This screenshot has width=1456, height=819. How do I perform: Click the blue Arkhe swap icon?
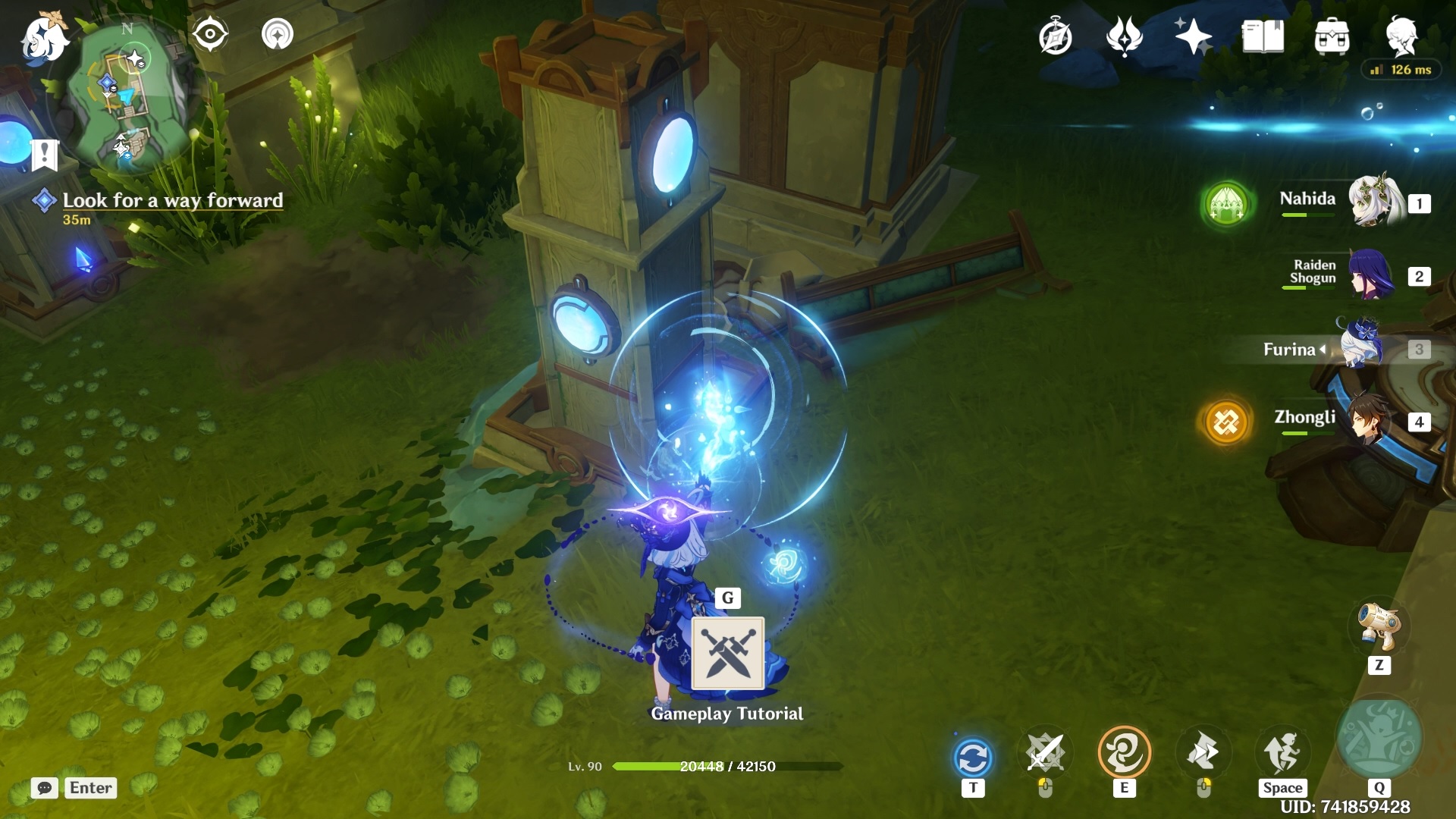coord(973,758)
